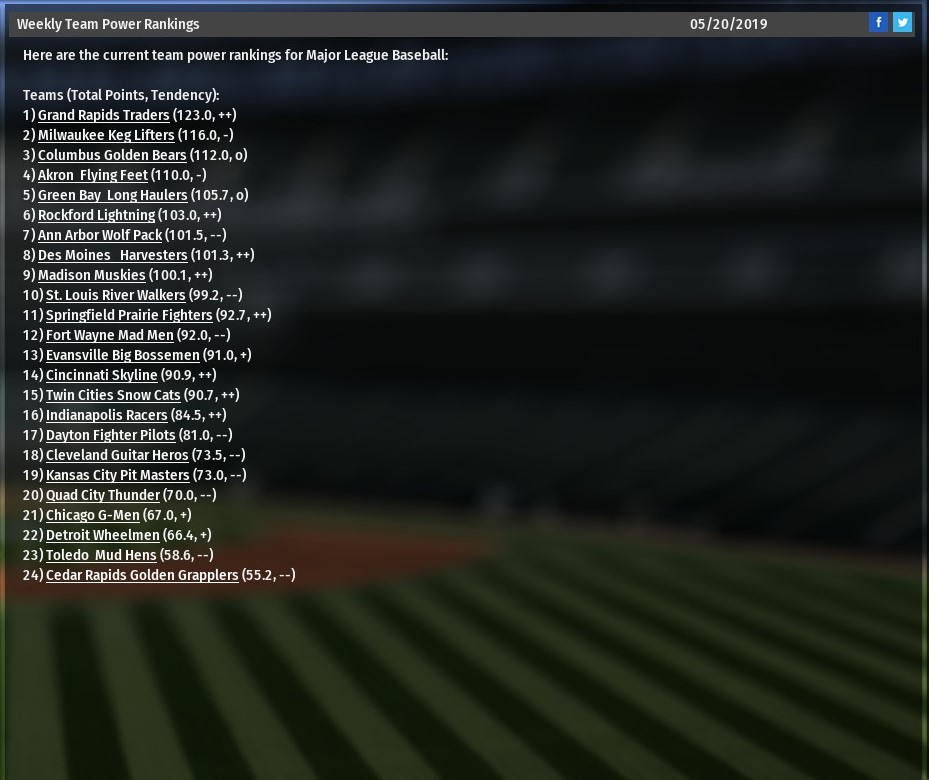Select Fort Wayne Mad Men

tap(109, 335)
